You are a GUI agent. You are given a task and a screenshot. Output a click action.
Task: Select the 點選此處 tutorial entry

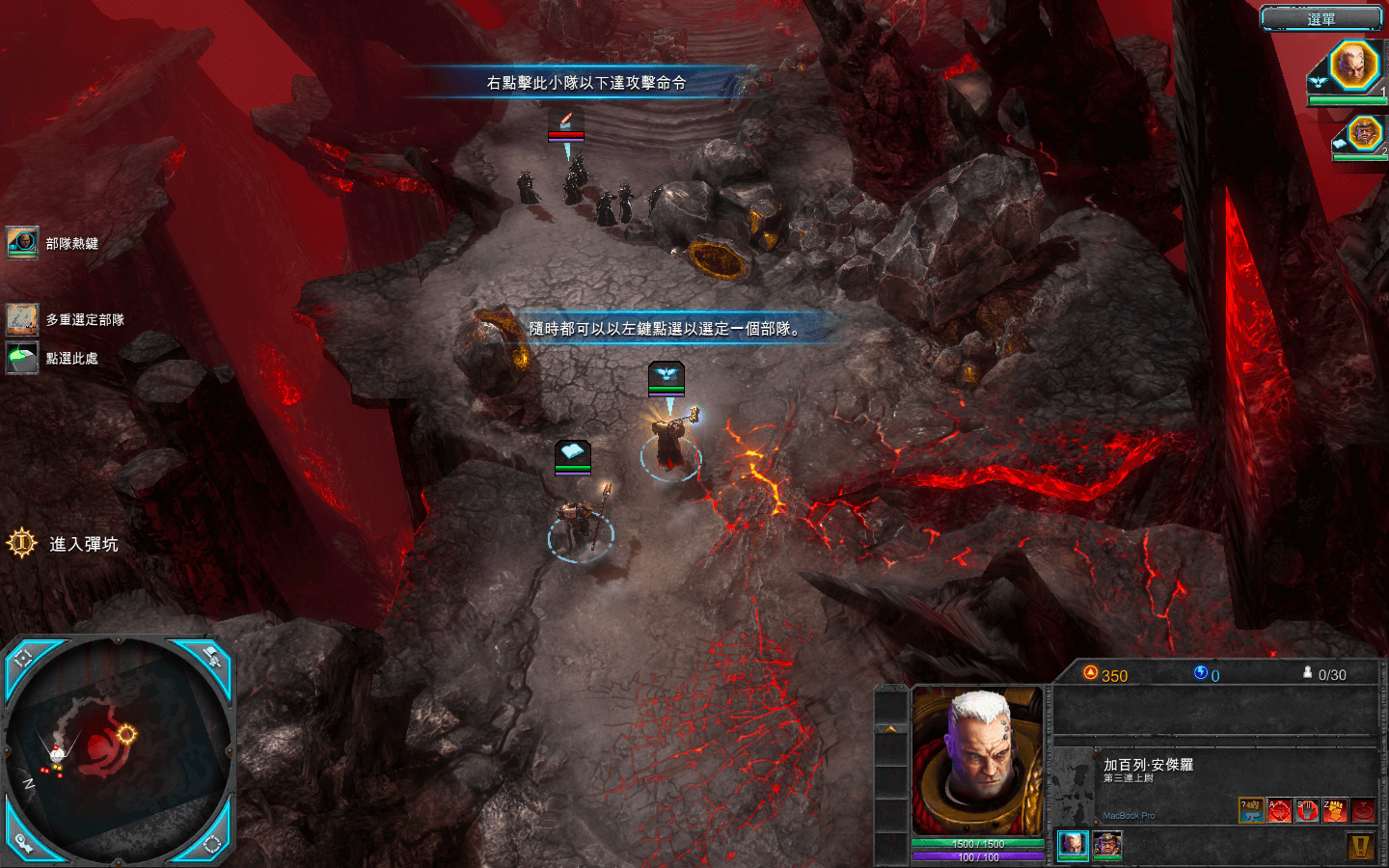[23, 358]
